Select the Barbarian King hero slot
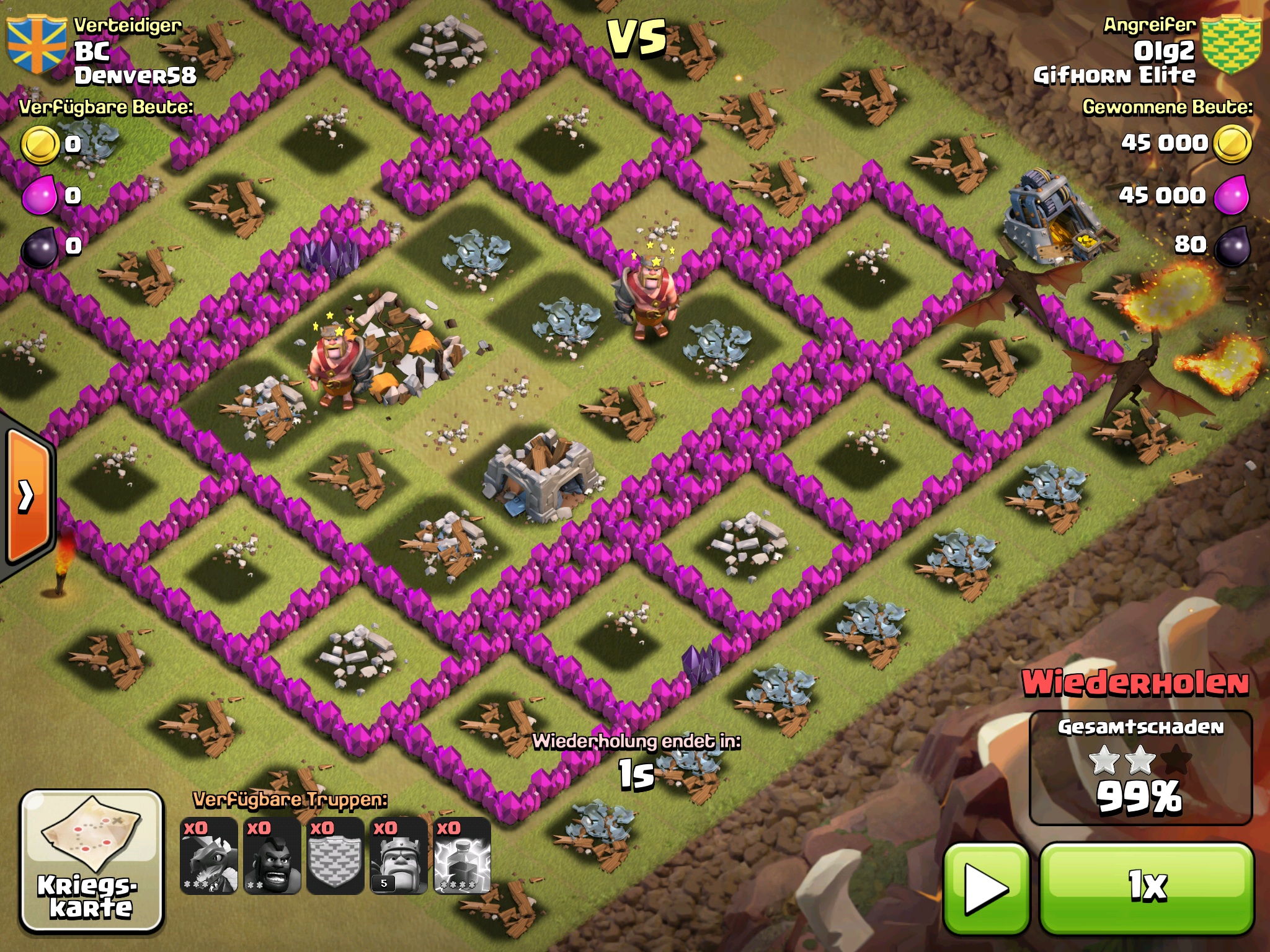The image size is (1270, 952). [x=399, y=855]
